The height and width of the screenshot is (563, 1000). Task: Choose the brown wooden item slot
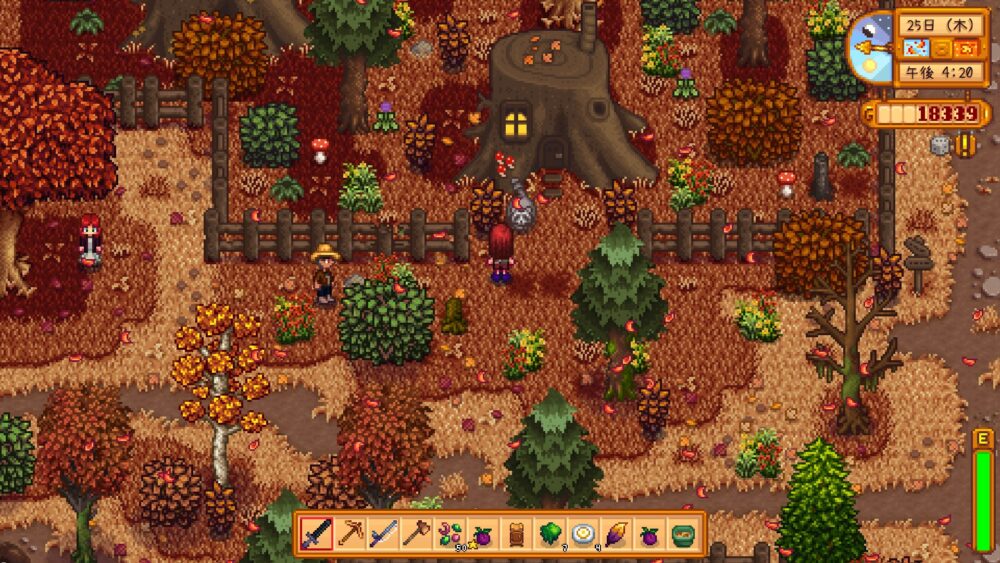pos(516,534)
